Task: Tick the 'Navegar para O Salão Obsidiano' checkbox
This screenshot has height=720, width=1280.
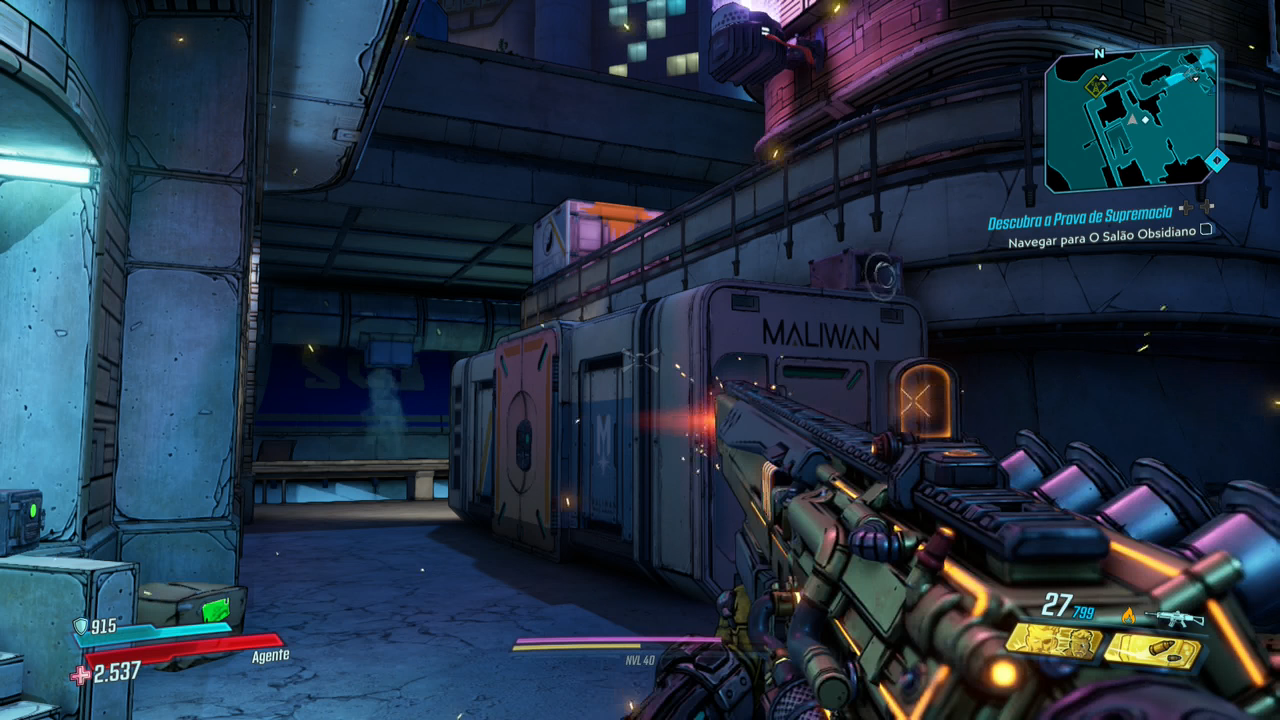Action: click(x=1206, y=230)
